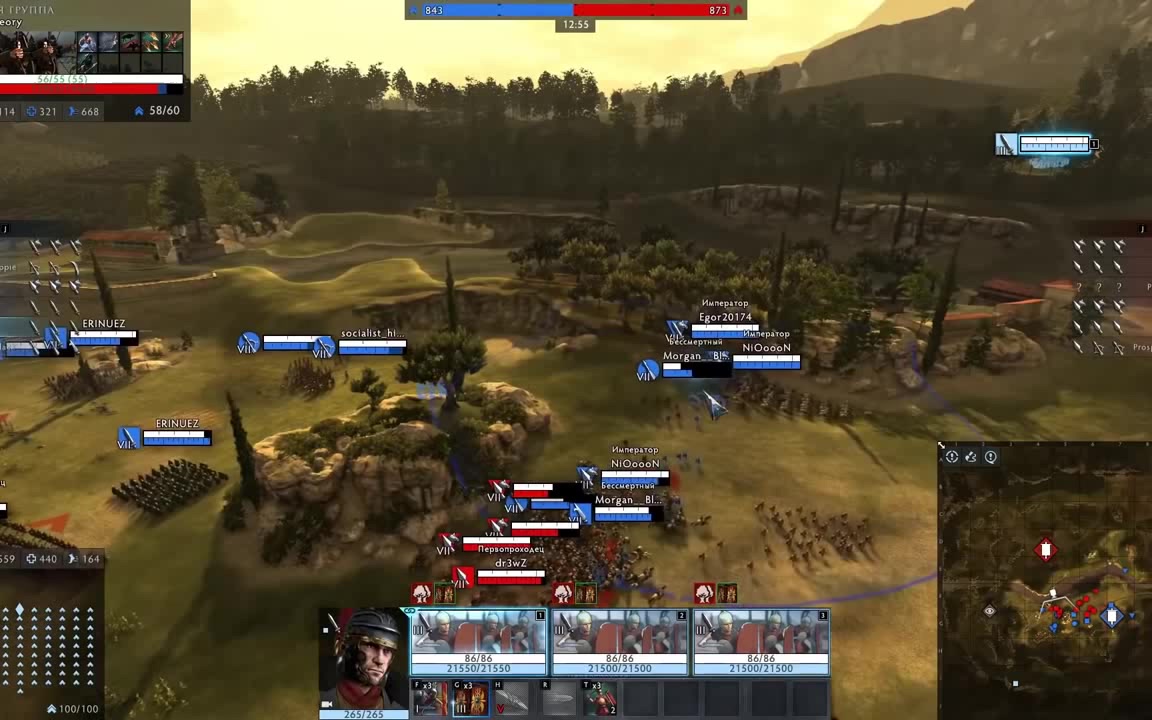Use the R-slot sword ability
Image resolution: width=1152 pixels, height=720 pixels.
point(560,699)
